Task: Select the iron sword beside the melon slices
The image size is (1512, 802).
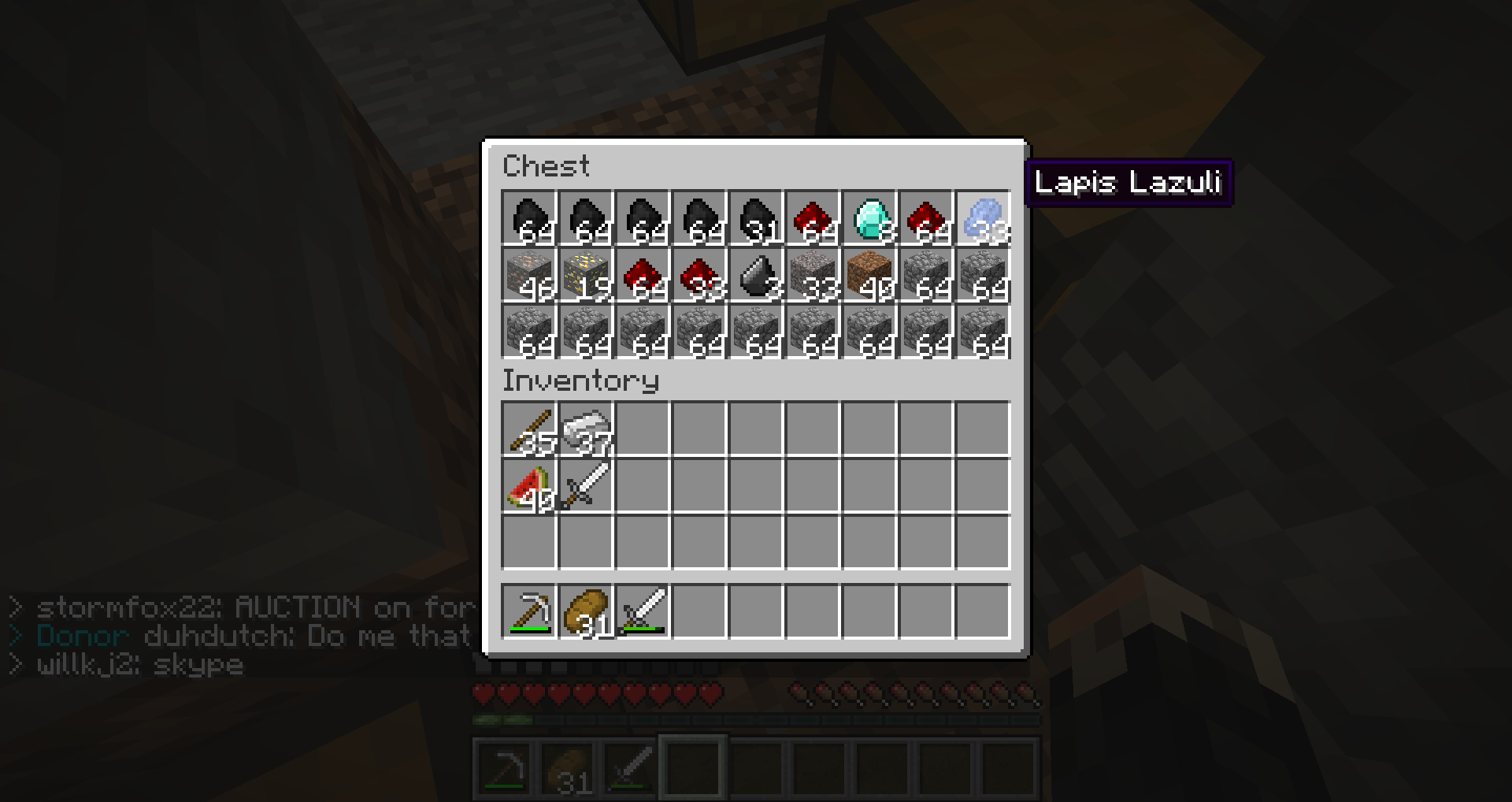Action: tap(586, 486)
